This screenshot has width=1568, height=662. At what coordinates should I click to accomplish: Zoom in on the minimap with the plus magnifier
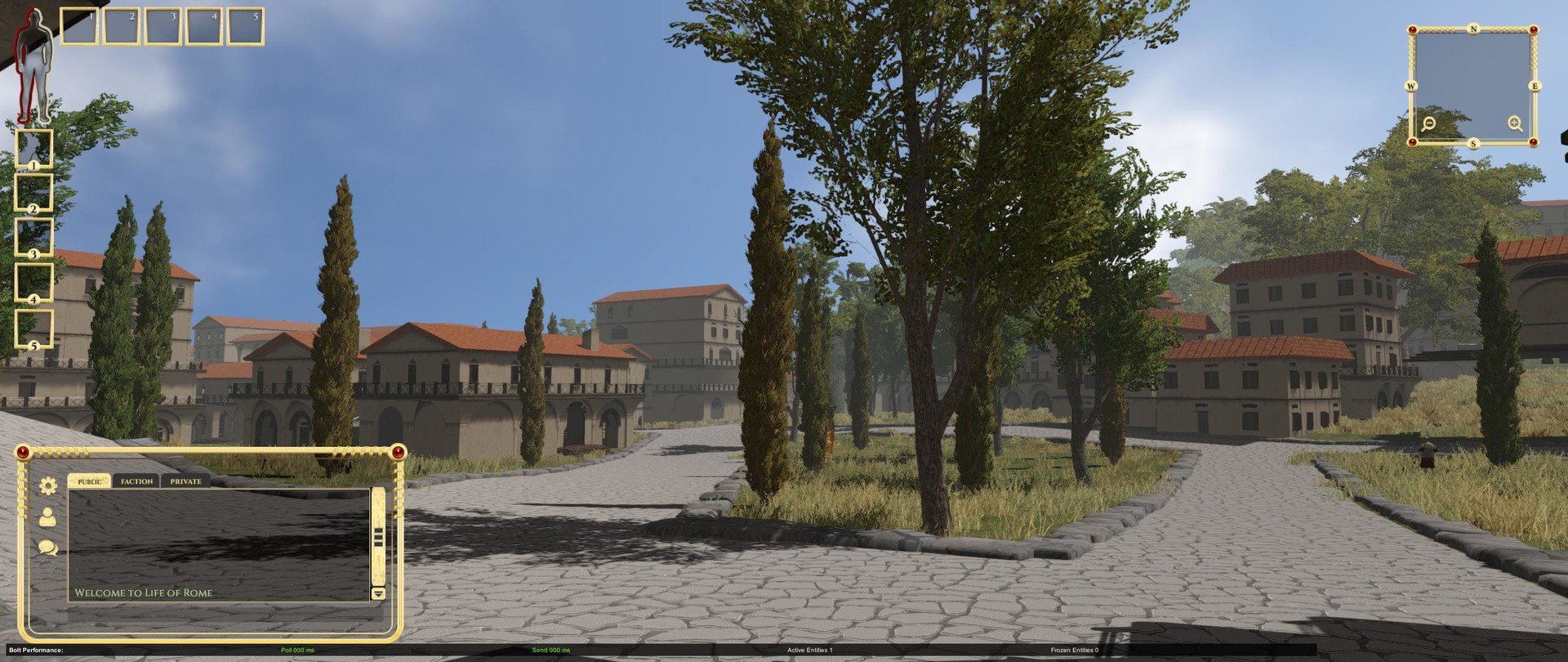pyautogui.click(x=1515, y=124)
